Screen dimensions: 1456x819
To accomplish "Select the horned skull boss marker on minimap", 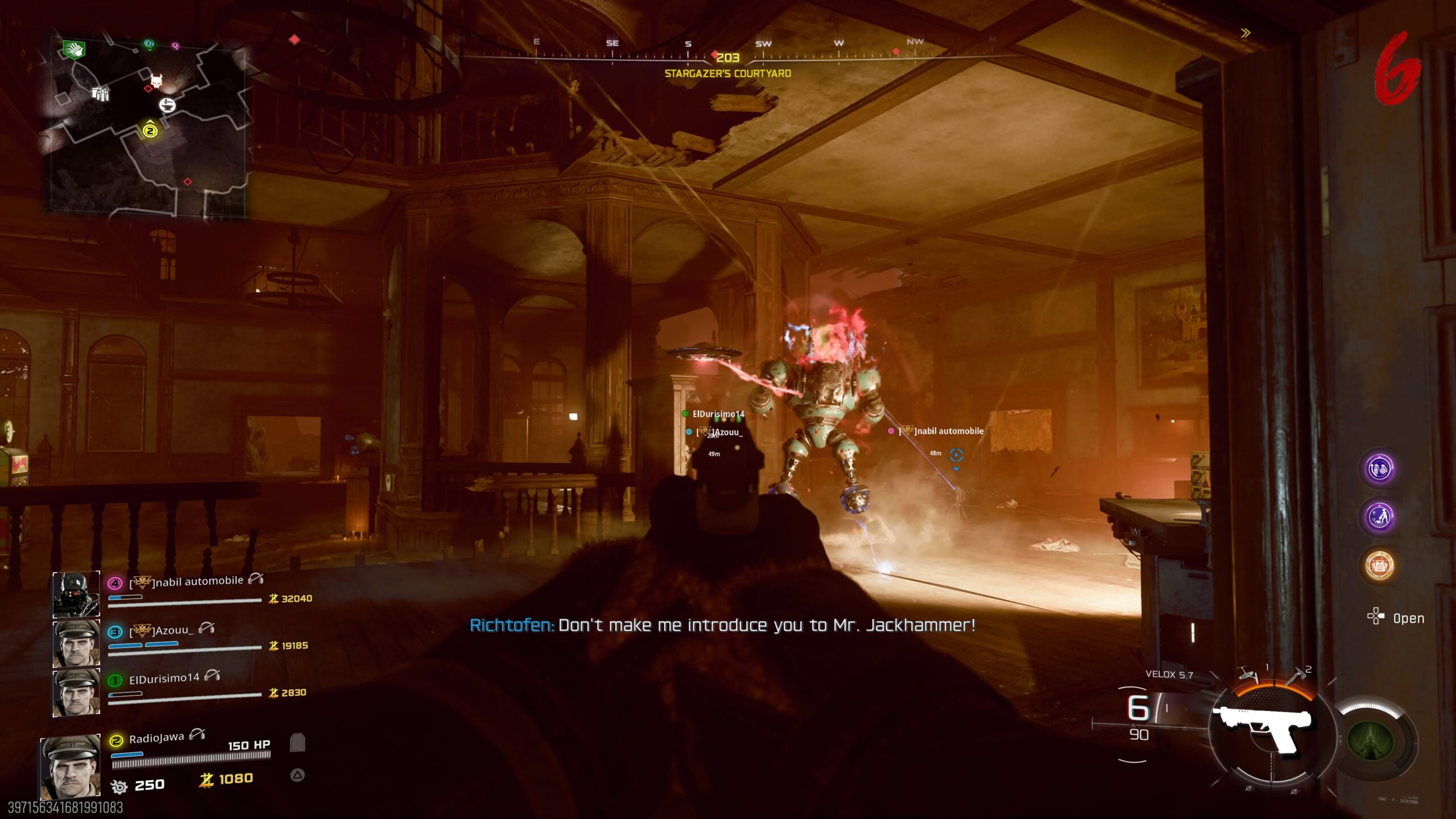I will pos(156,80).
